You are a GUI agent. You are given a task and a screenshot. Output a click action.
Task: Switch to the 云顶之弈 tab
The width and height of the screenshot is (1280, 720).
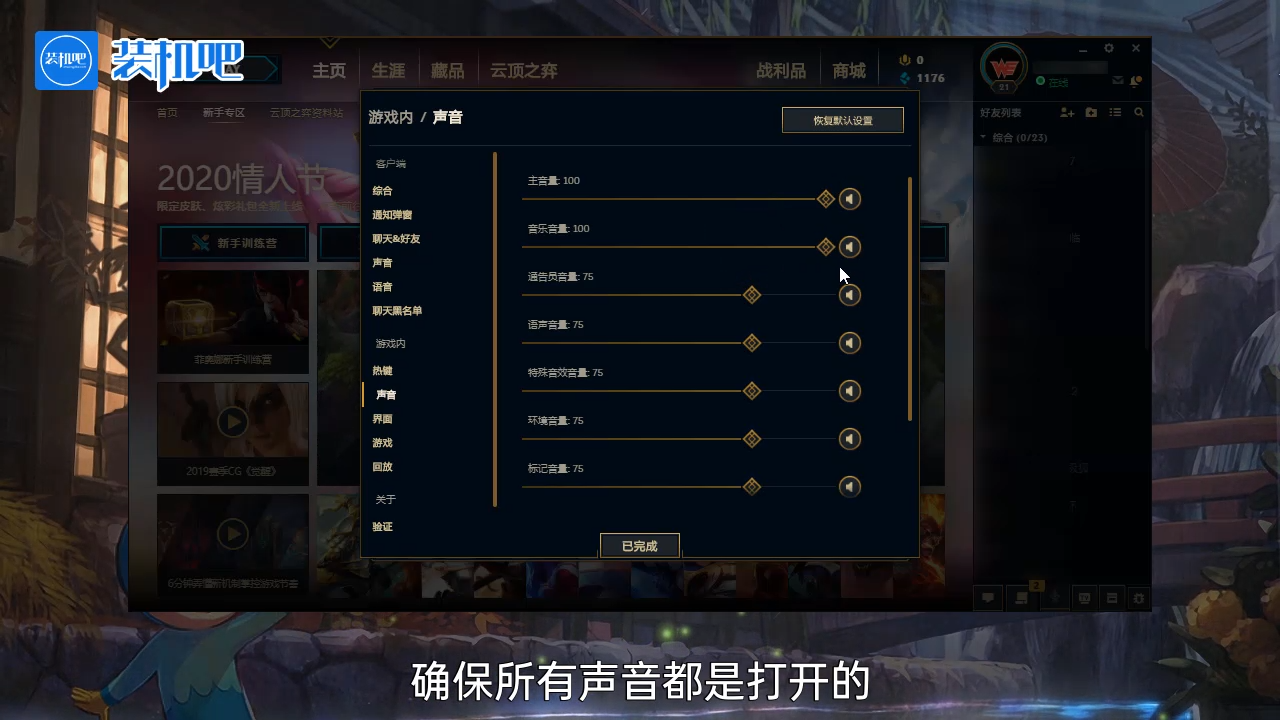pyautogui.click(x=523, y=70)
